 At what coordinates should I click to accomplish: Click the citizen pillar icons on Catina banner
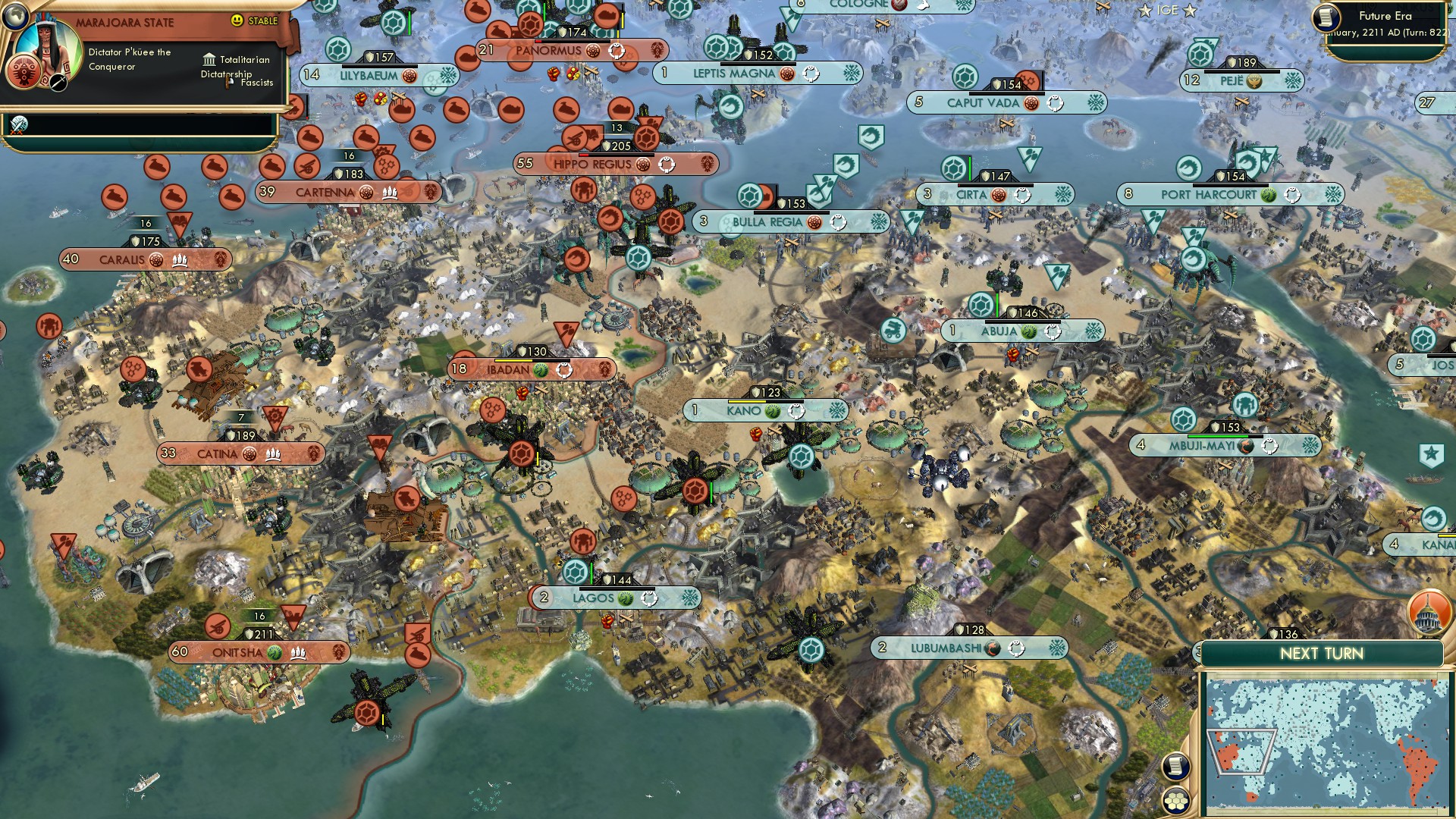[273, 454]
